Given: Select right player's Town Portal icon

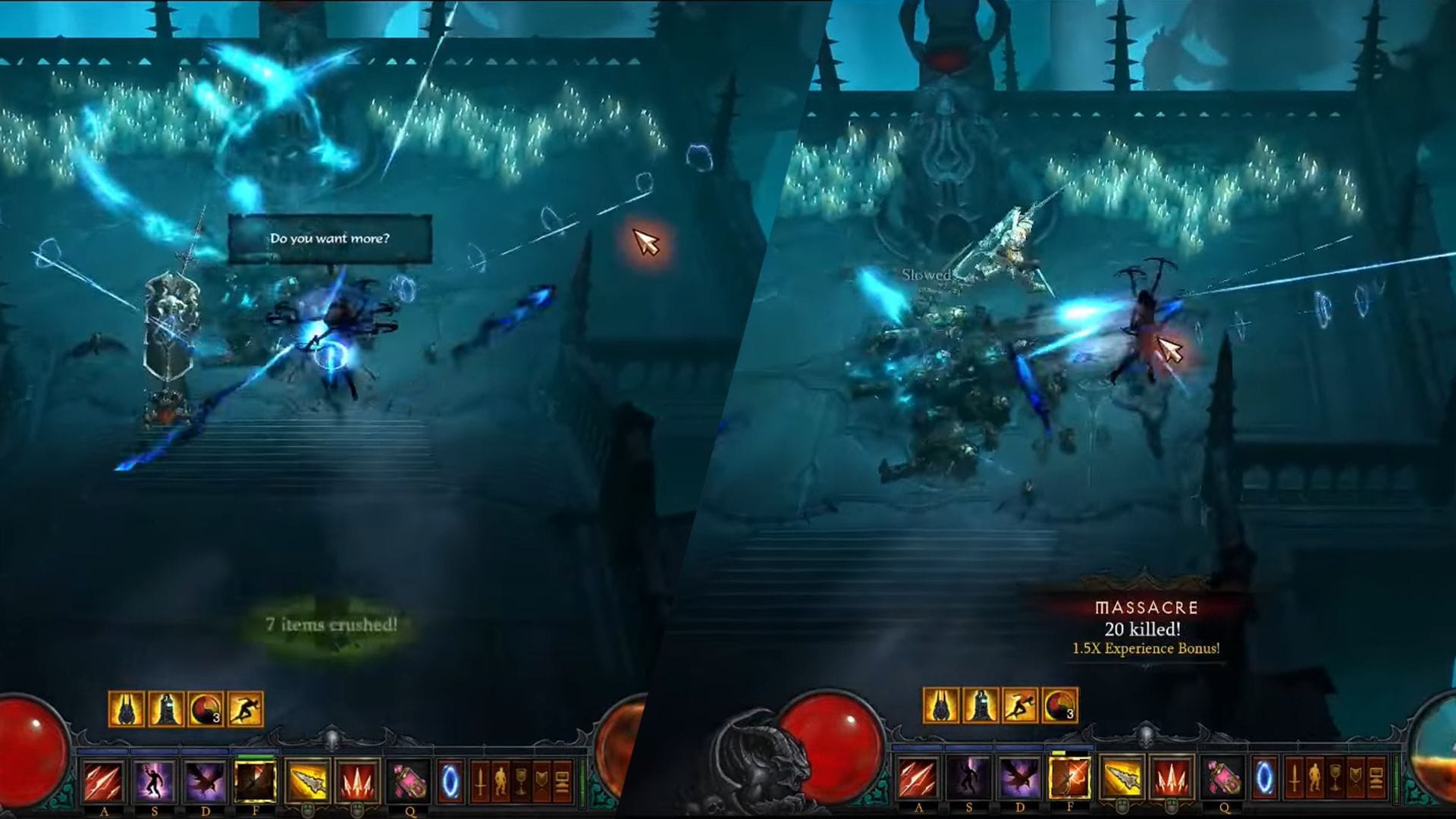Looking at the screenshot, I should (x=1265, y=780).
